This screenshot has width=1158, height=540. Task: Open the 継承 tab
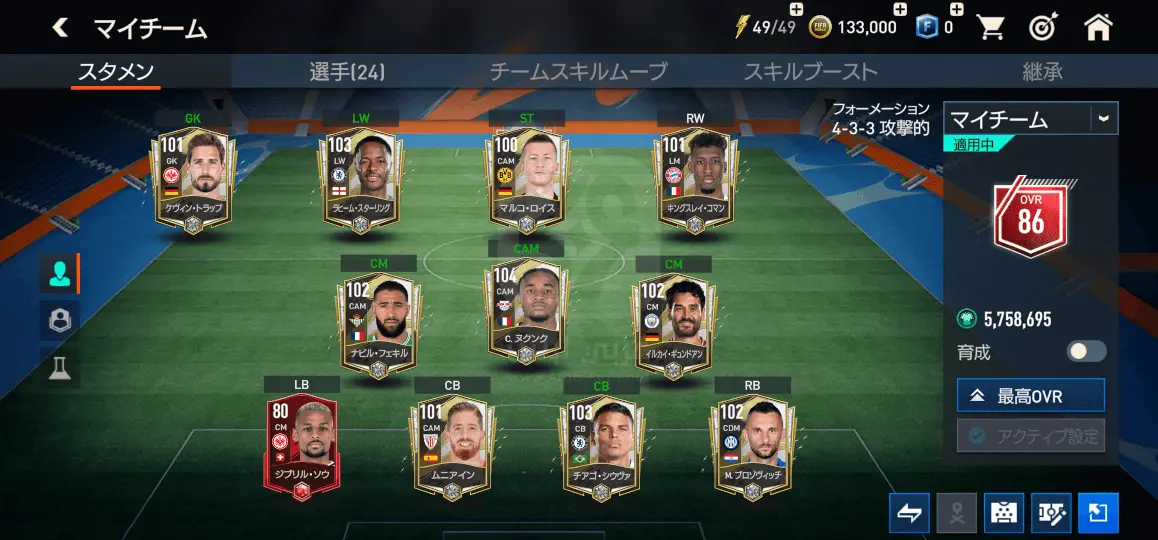point(1042,72)
